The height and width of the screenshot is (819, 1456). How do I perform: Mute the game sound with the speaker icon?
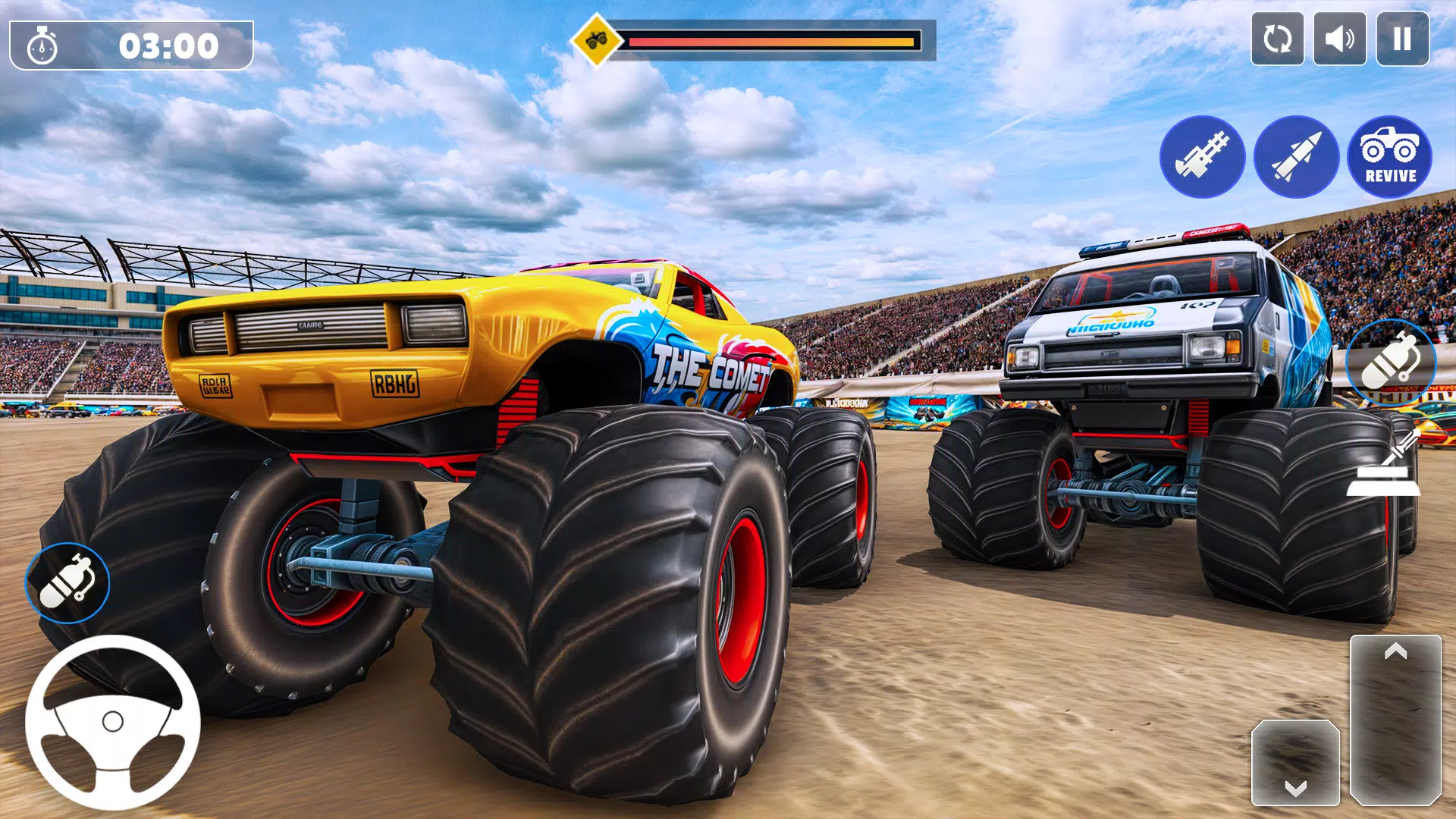[x=1338, y=39]
